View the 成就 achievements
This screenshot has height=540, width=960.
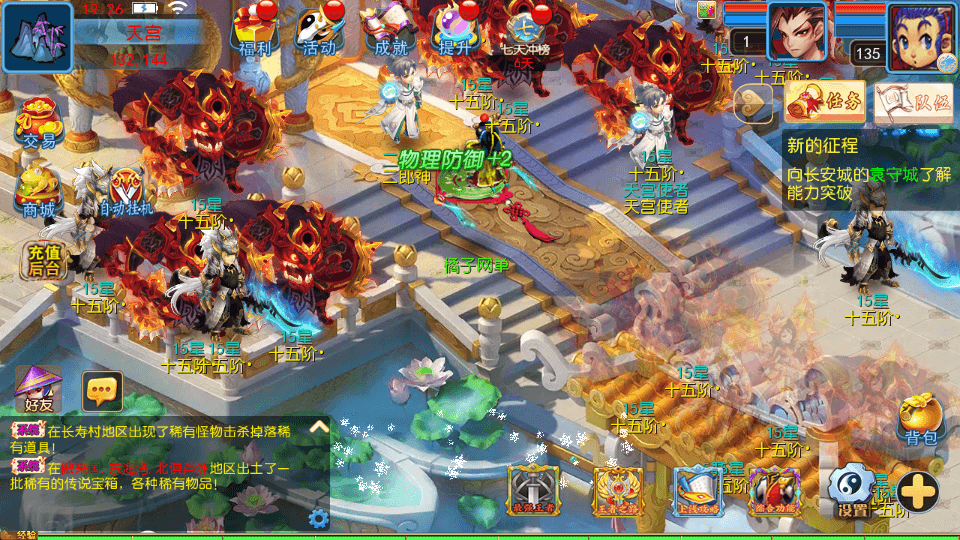[390, 30]
